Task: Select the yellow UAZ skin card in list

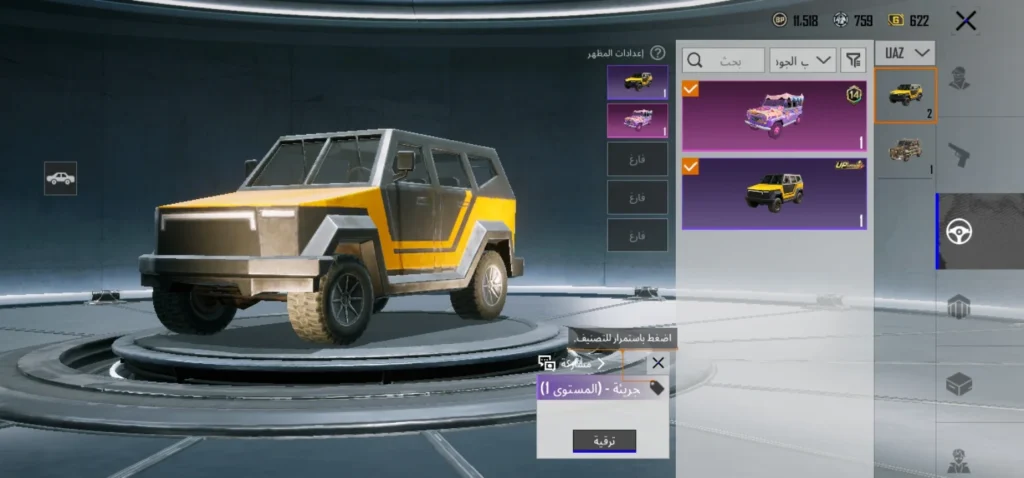Action: tap(774, 193)
